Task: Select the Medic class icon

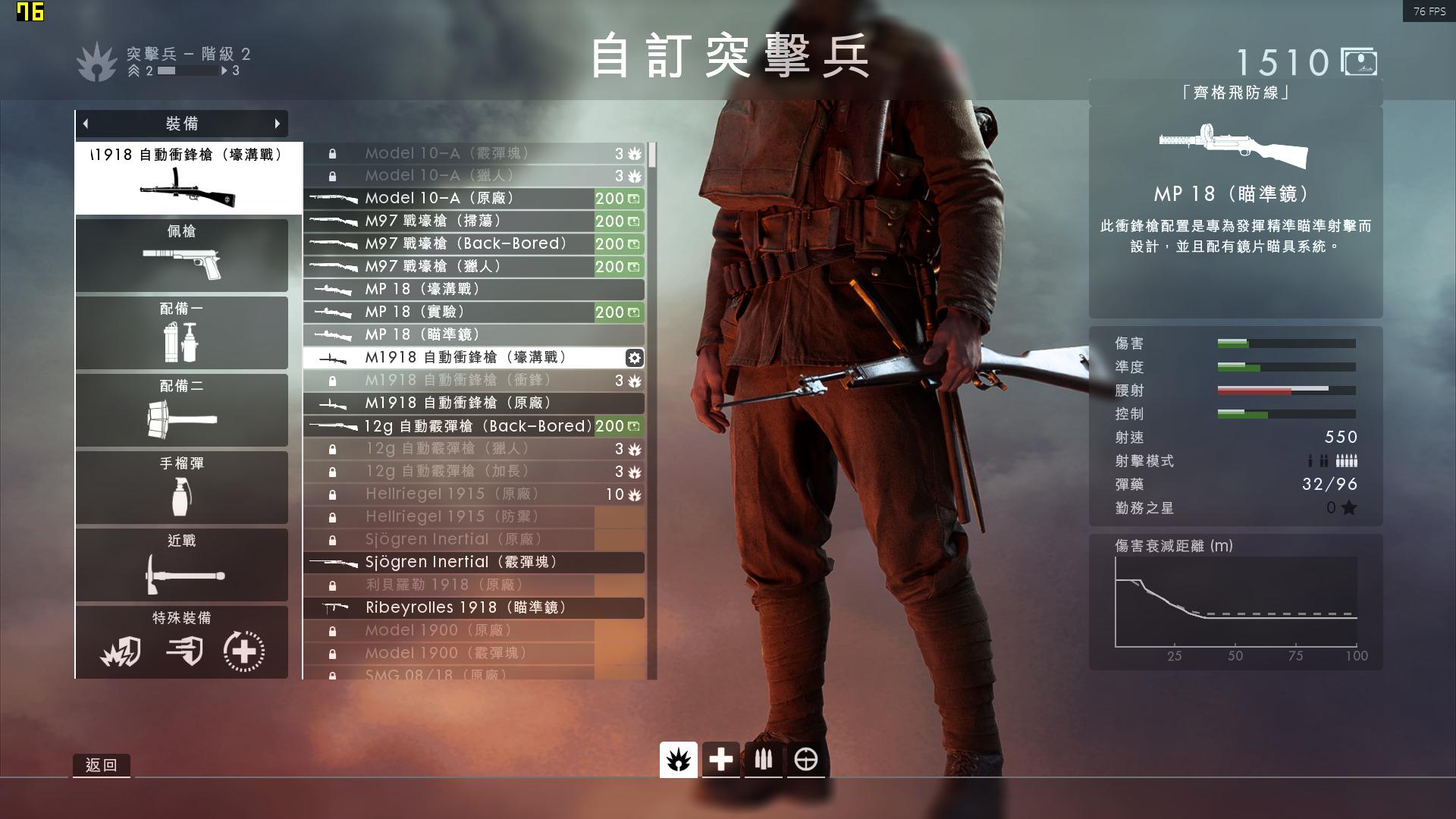Action: 720,758
